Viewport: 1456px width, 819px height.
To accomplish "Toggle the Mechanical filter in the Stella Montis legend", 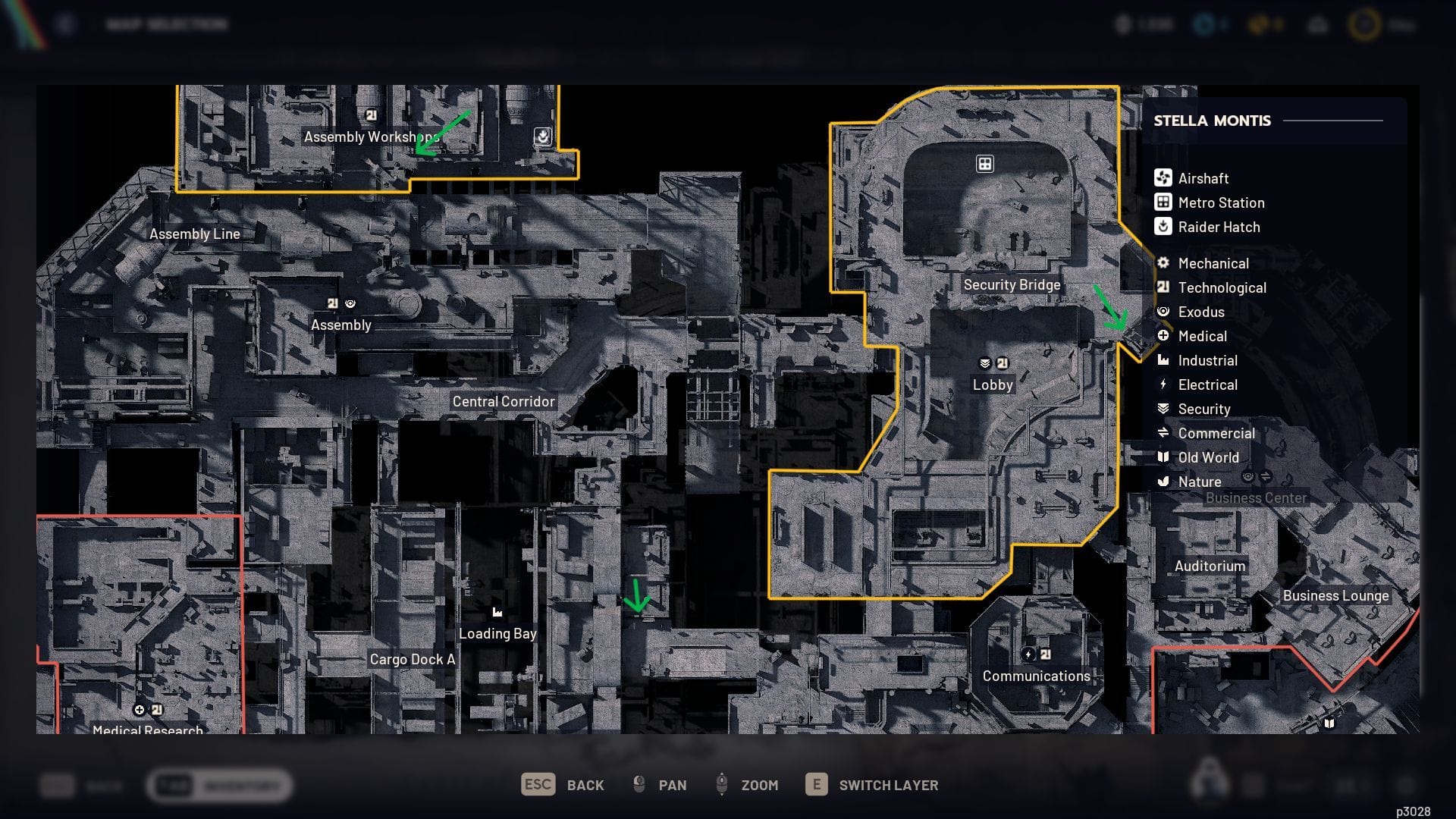I will (x=1163, y=263).
